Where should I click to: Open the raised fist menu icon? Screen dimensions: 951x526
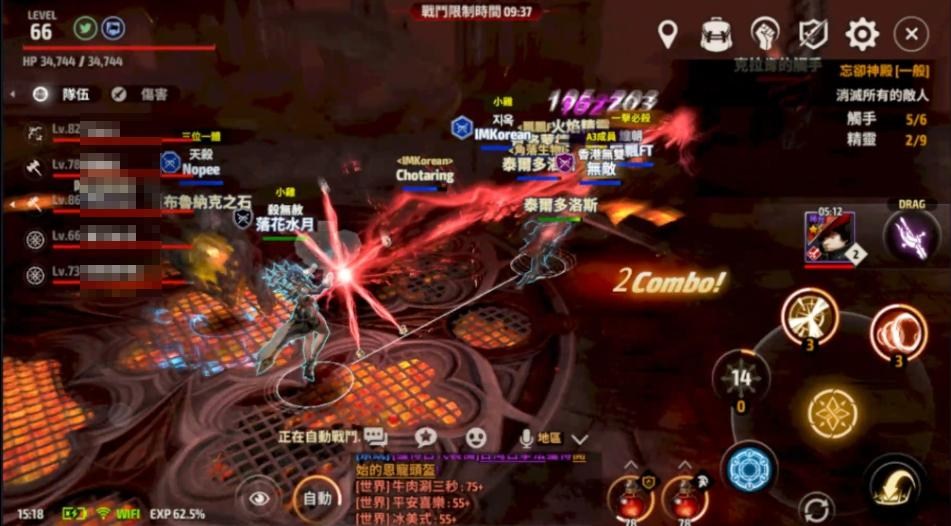point(765,35)
